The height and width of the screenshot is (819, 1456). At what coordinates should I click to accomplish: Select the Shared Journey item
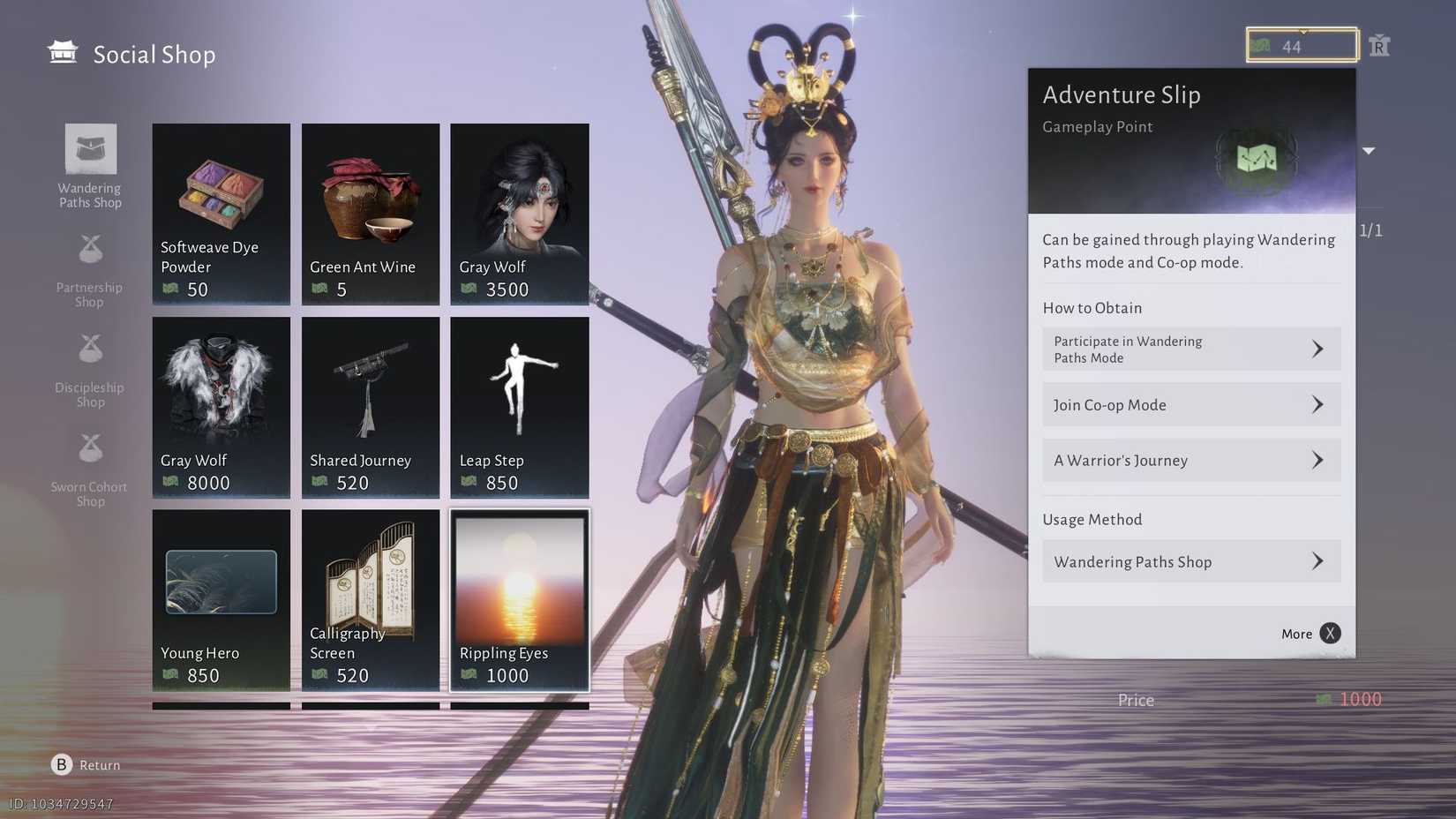[371, 407]
